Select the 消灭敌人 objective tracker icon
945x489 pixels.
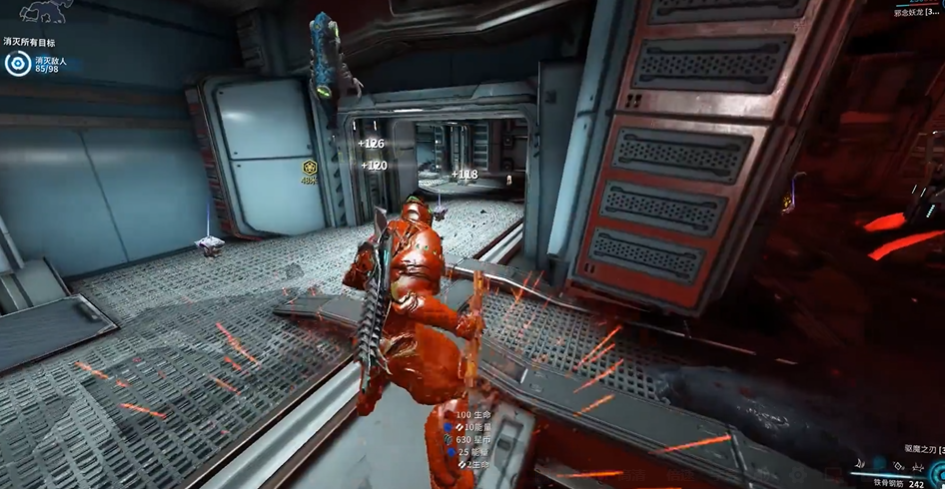(x=17, y=65)
